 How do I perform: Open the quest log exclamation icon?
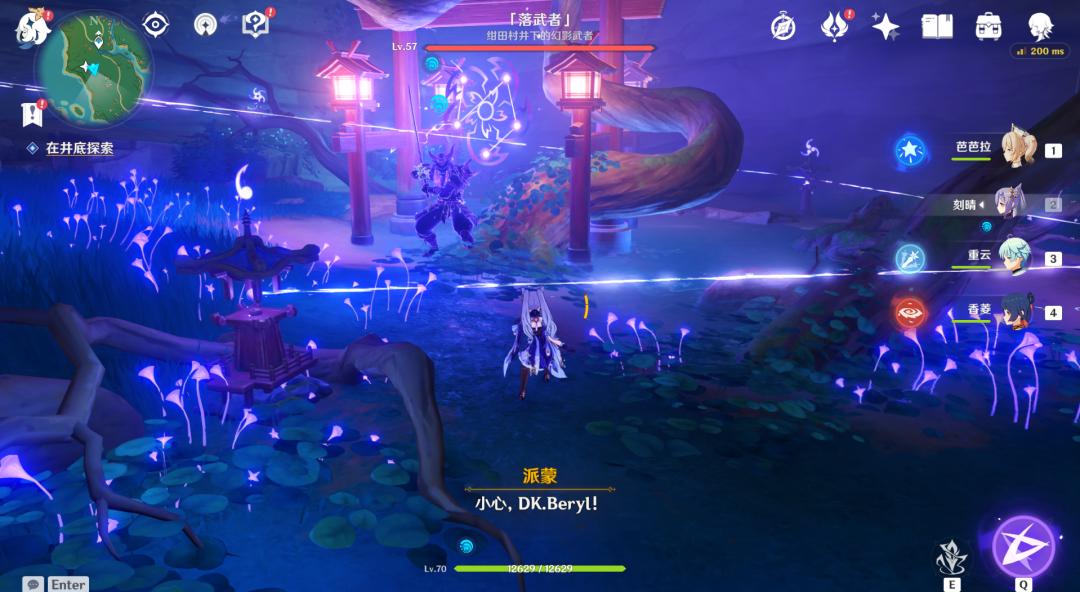[x=32, y=114]
